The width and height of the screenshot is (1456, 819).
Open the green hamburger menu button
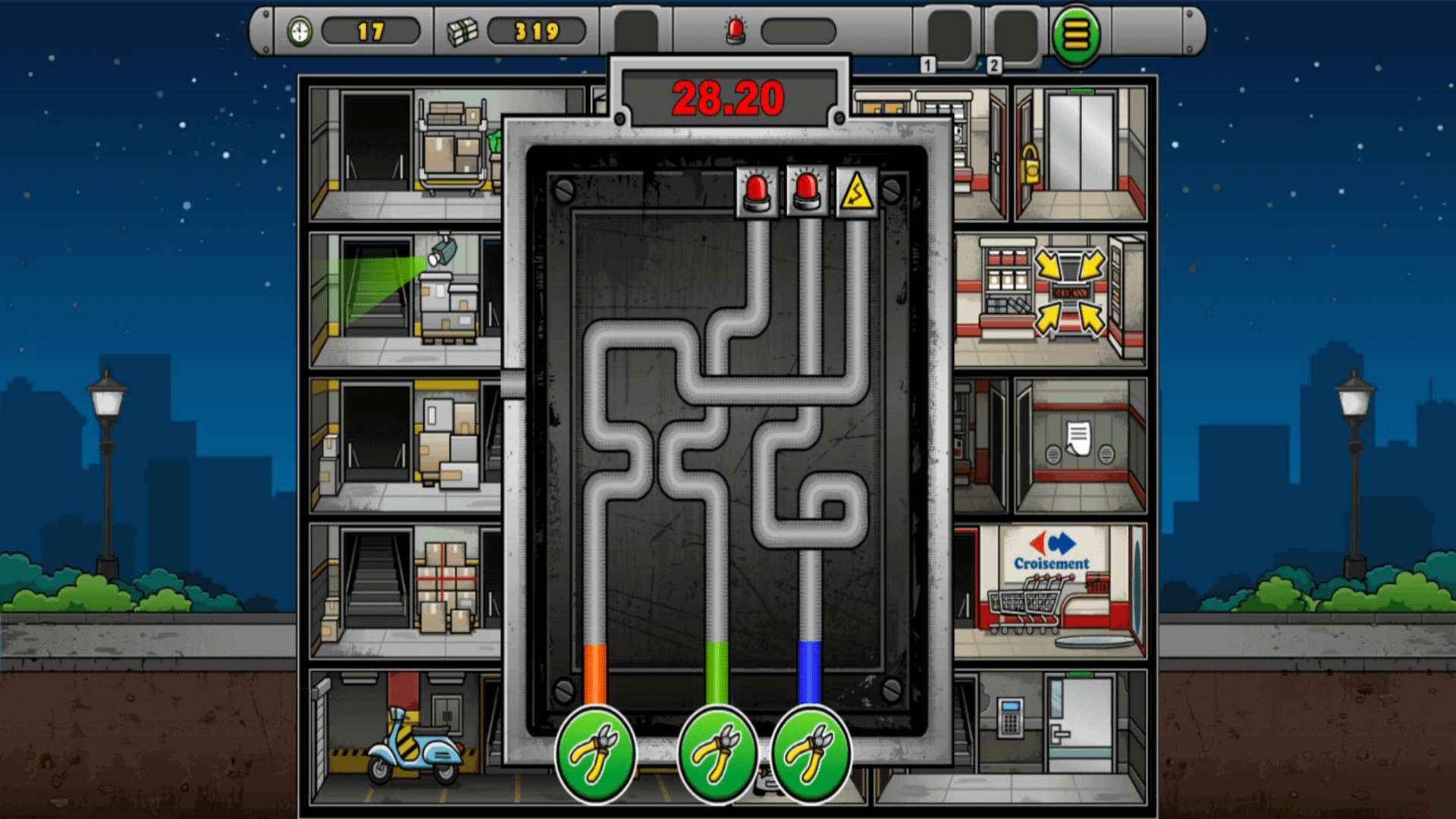[x=1075, y=34]
